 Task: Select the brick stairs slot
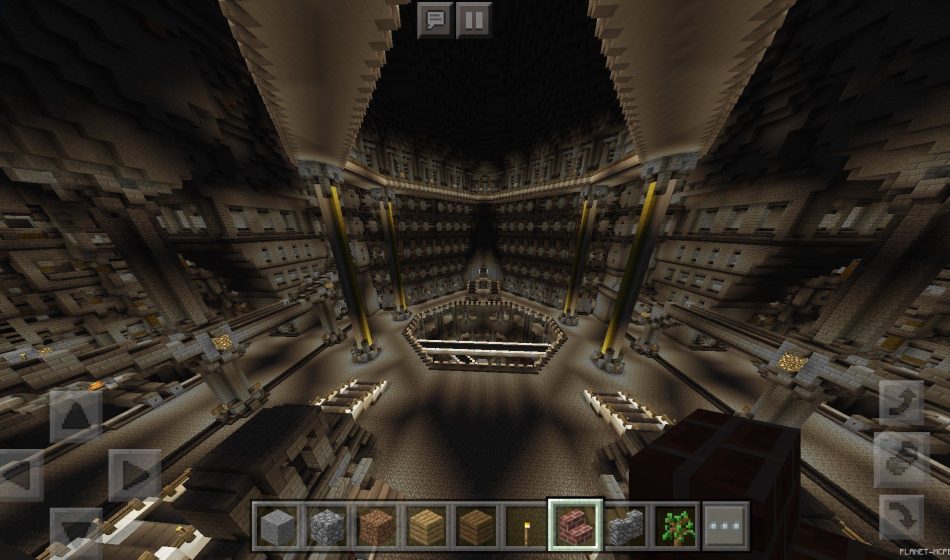tap(576, 526)
